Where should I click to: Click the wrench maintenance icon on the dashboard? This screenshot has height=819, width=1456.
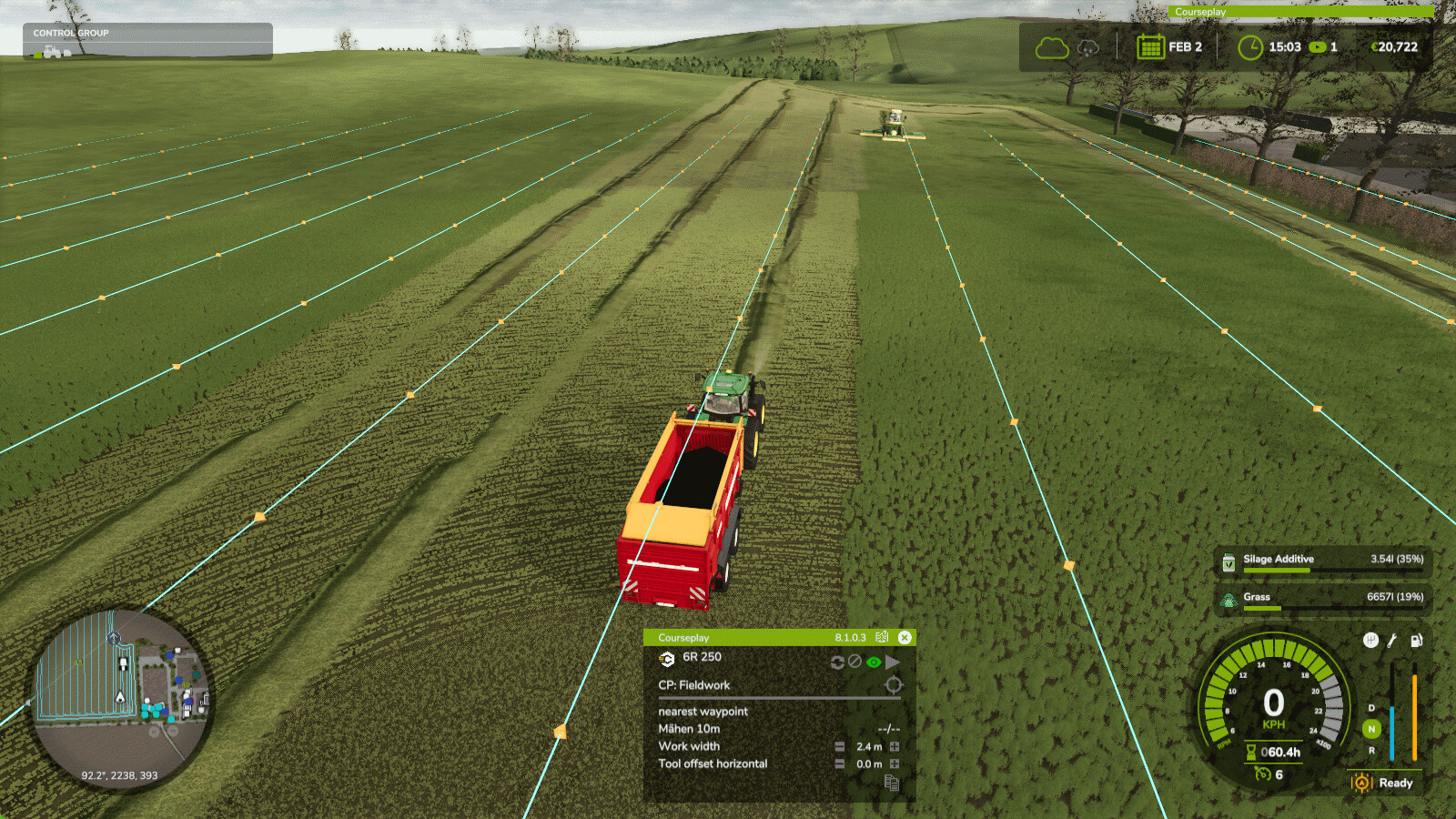pyautogui.click(x=1390, y=640)
